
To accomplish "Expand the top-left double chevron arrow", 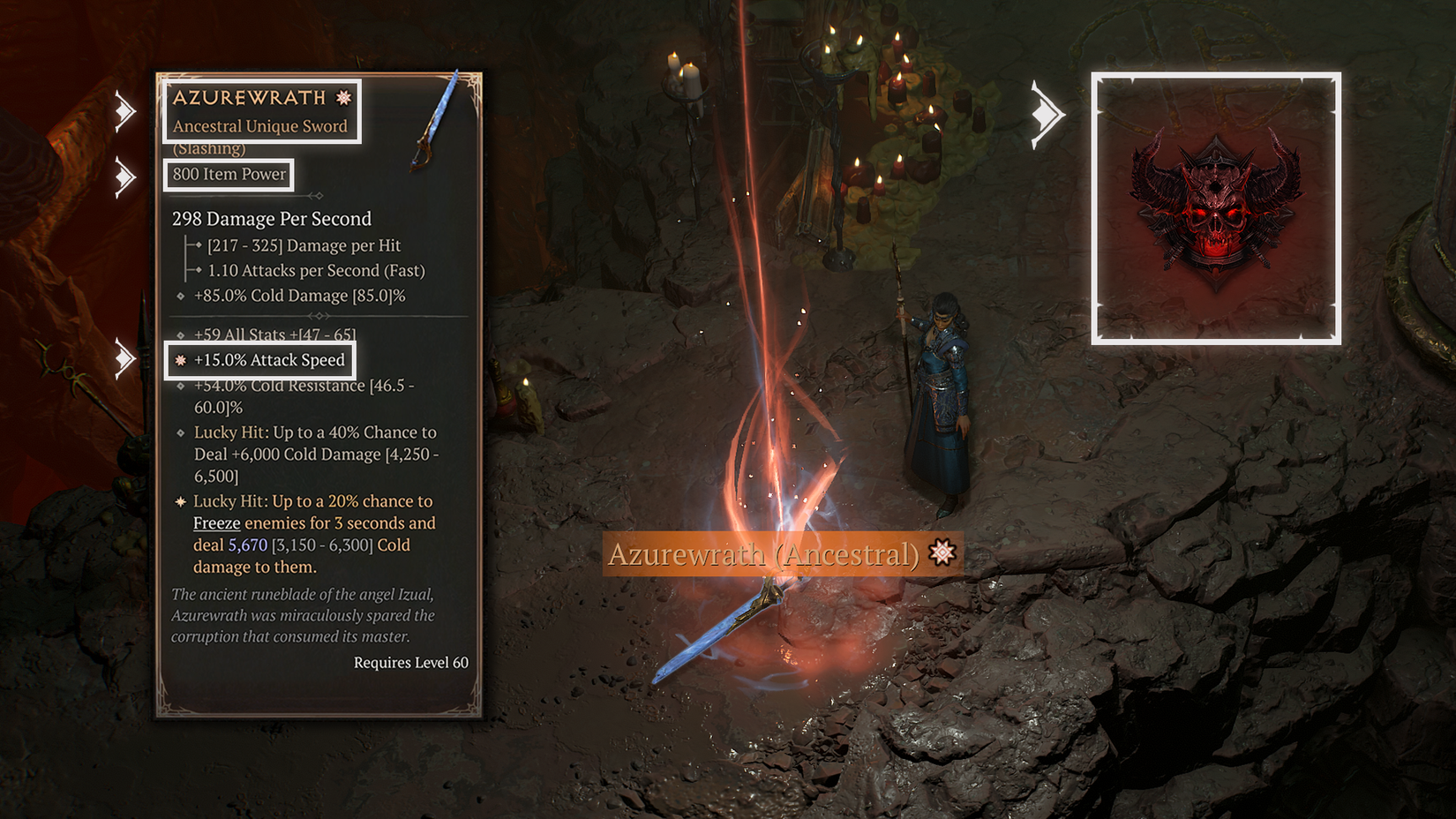I will [x=126, y=109].
